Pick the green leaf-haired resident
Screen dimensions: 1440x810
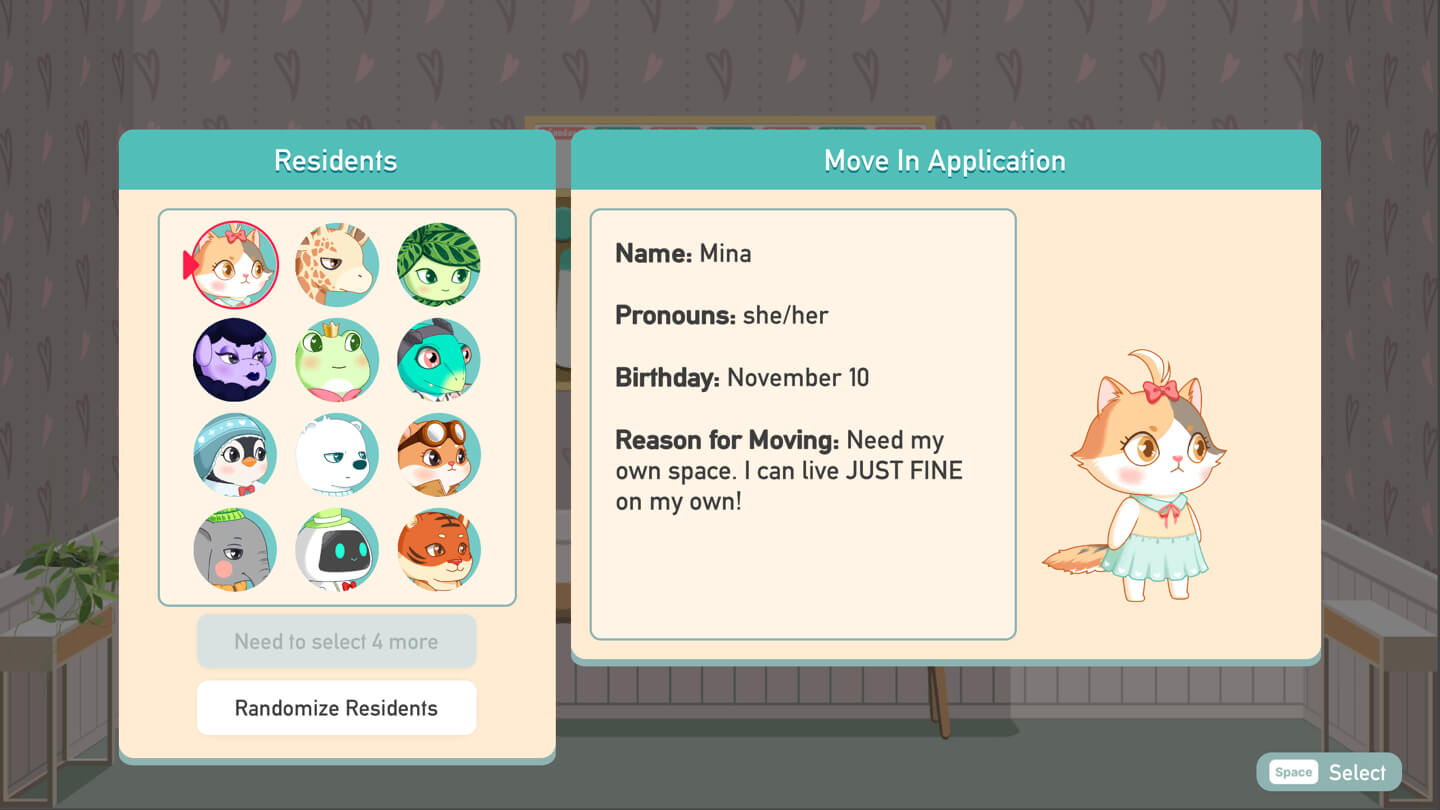pyautogui.click(x=439, y=265)
